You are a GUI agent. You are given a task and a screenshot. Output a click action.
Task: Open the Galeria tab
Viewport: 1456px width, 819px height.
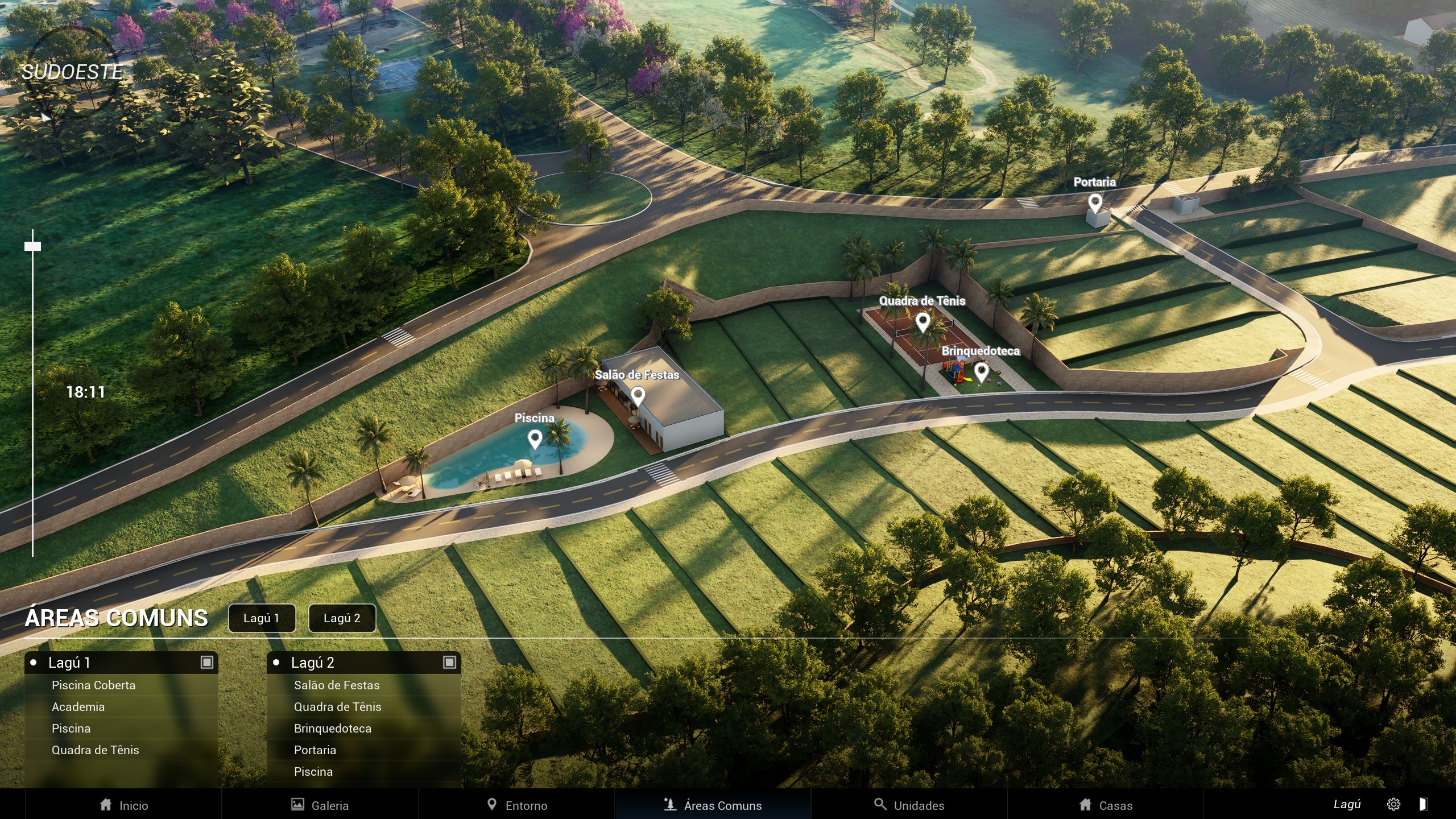(x=320, y=805)
